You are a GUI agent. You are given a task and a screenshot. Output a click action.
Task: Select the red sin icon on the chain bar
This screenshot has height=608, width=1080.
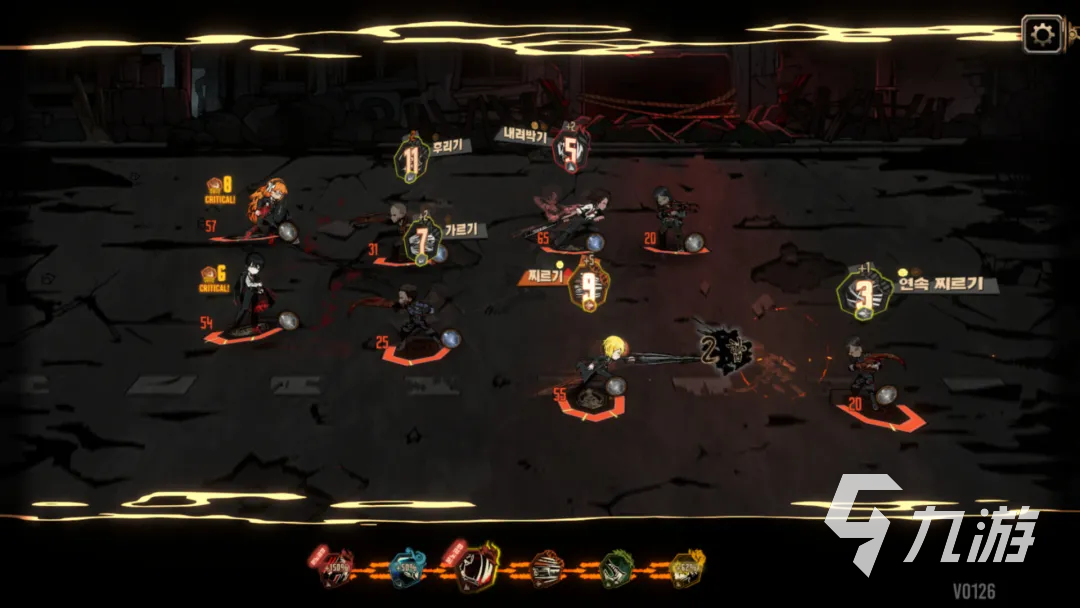point(336,568)
